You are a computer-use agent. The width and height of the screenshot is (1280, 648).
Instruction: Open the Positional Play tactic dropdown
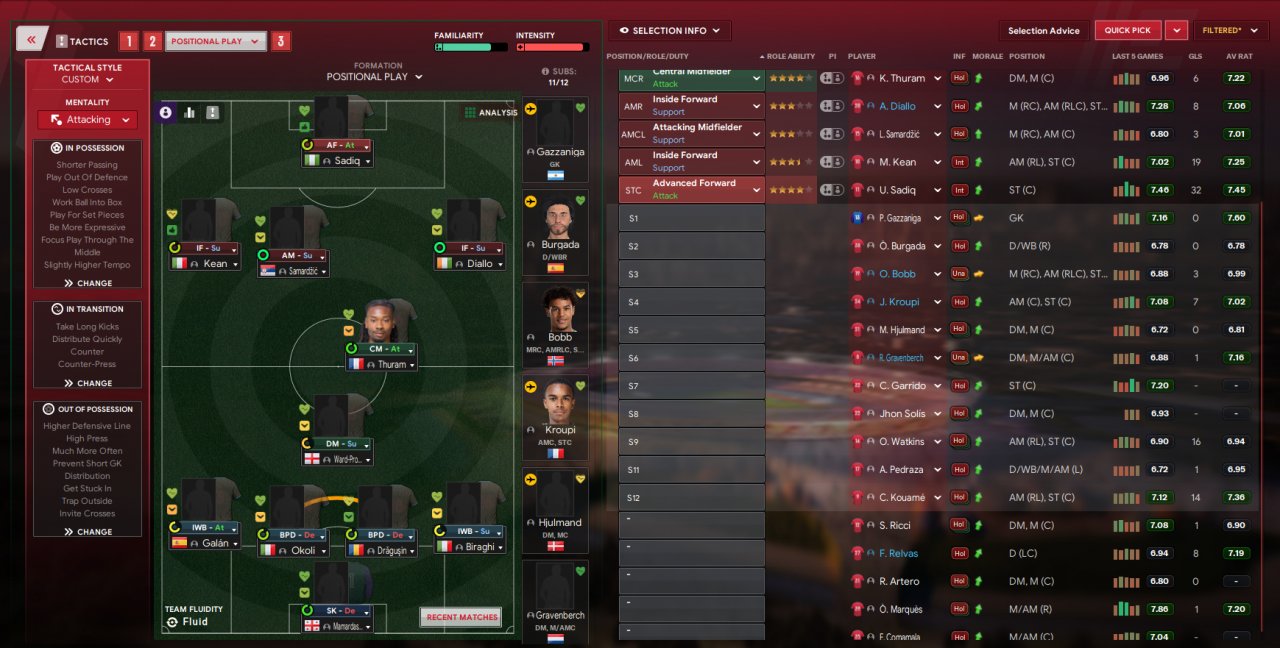coord(216,41)
